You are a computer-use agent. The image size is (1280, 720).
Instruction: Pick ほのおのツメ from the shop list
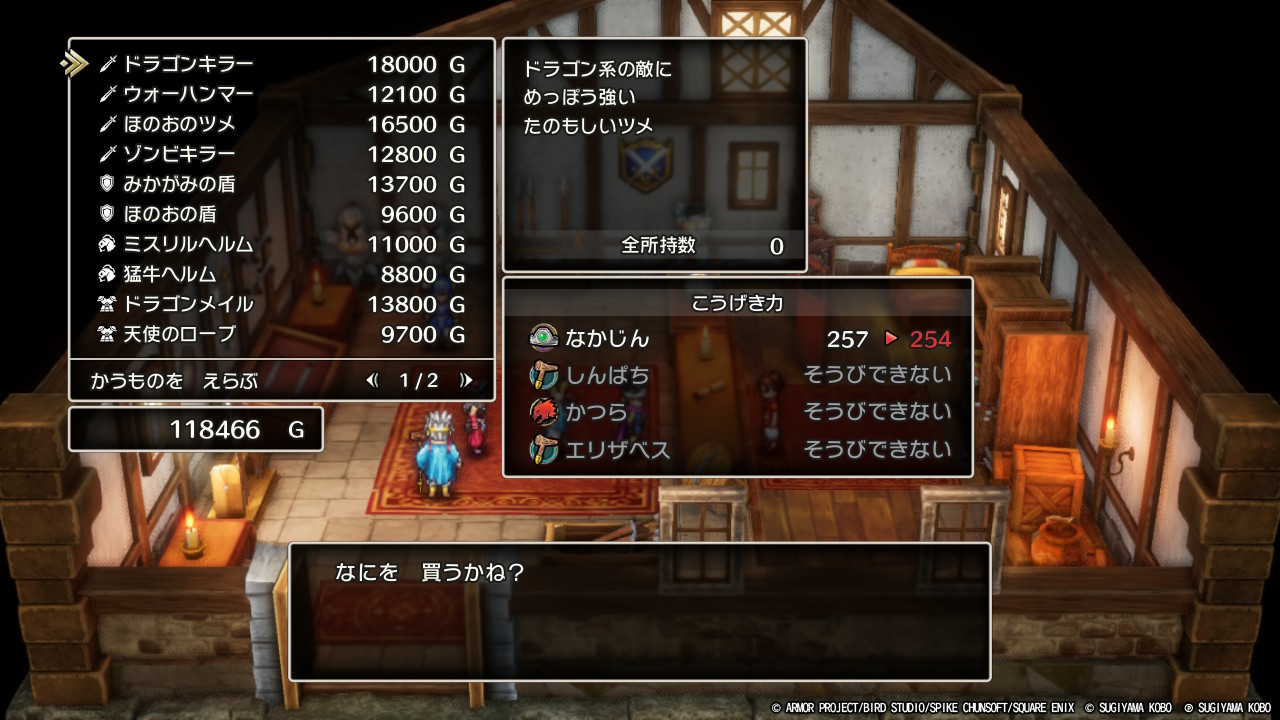pos(280,125)
